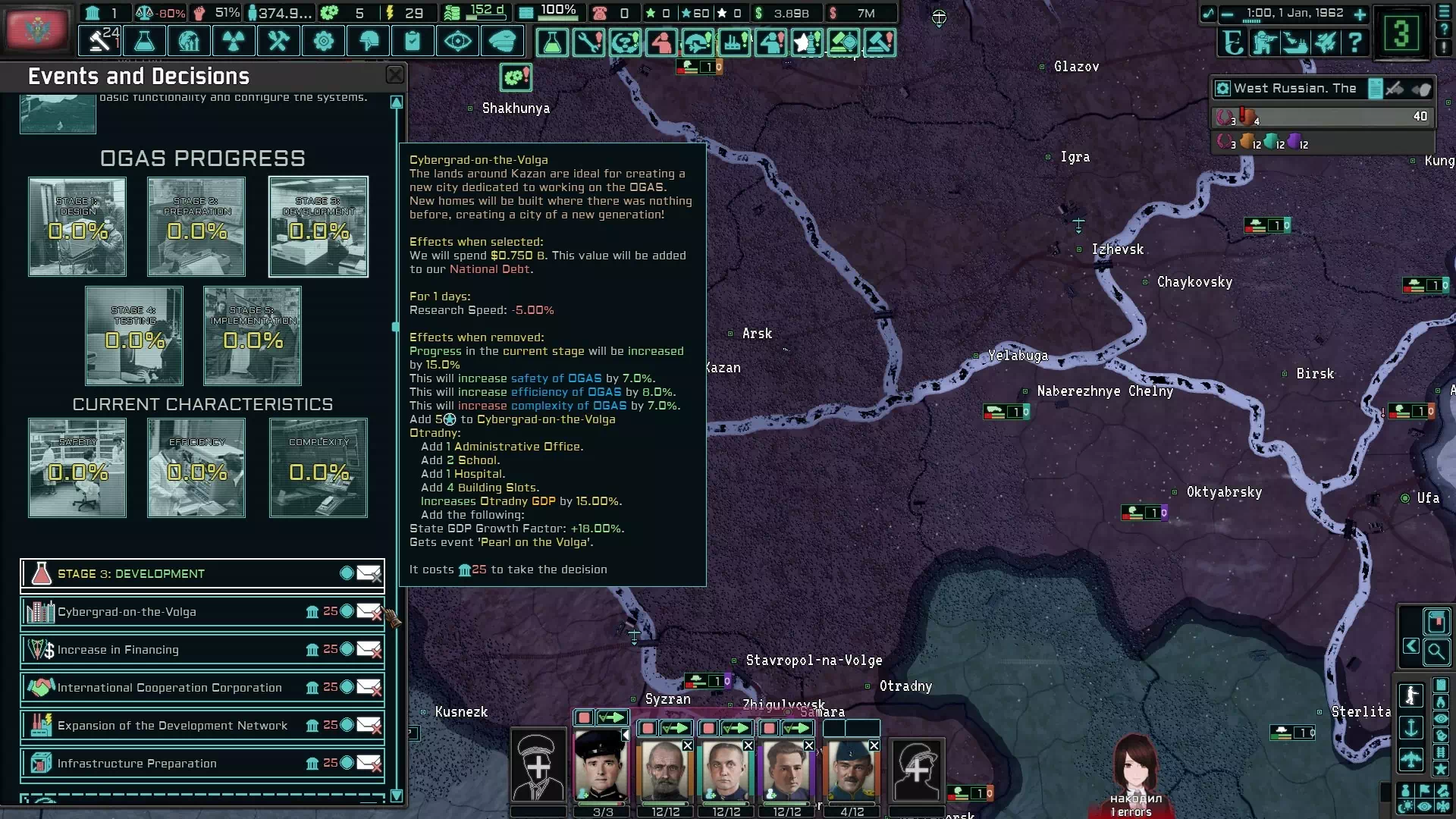The width and height of the screenshot is (1456, 819).
Task: Open the Stage 1: Design progress tile
Action: click(x=77, y=227)
